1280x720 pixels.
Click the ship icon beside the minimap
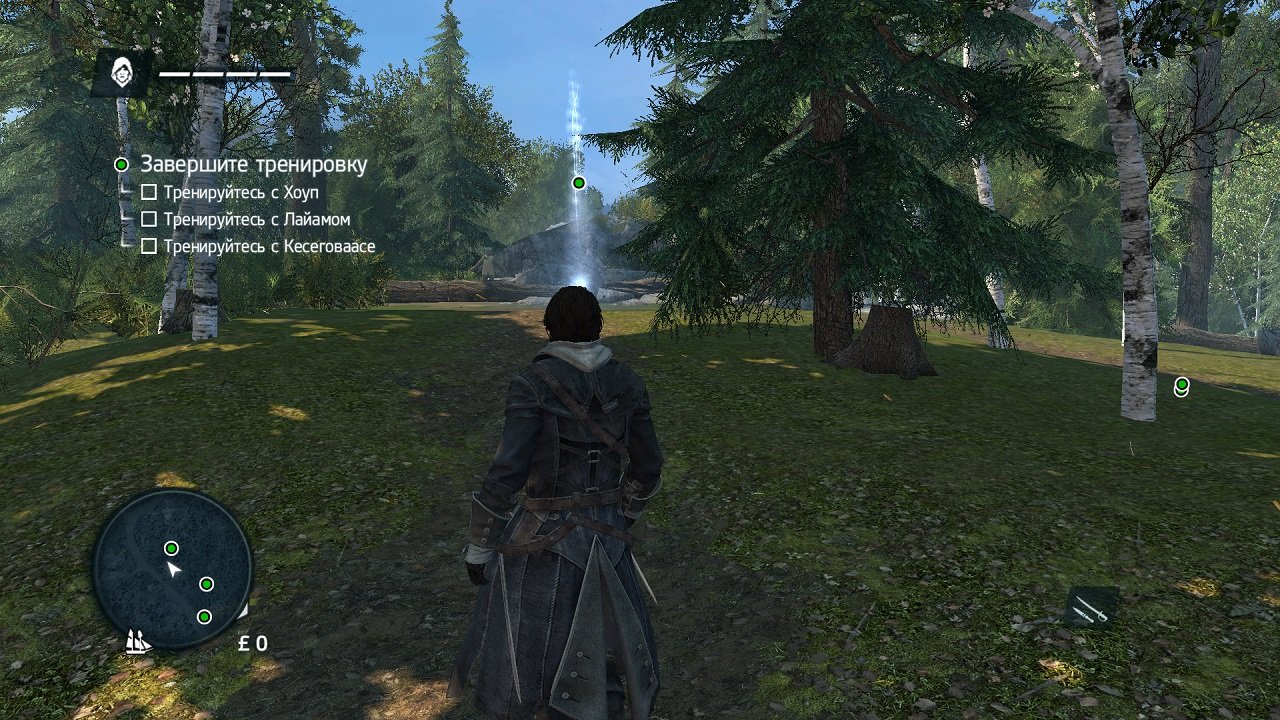click(138, 641)
